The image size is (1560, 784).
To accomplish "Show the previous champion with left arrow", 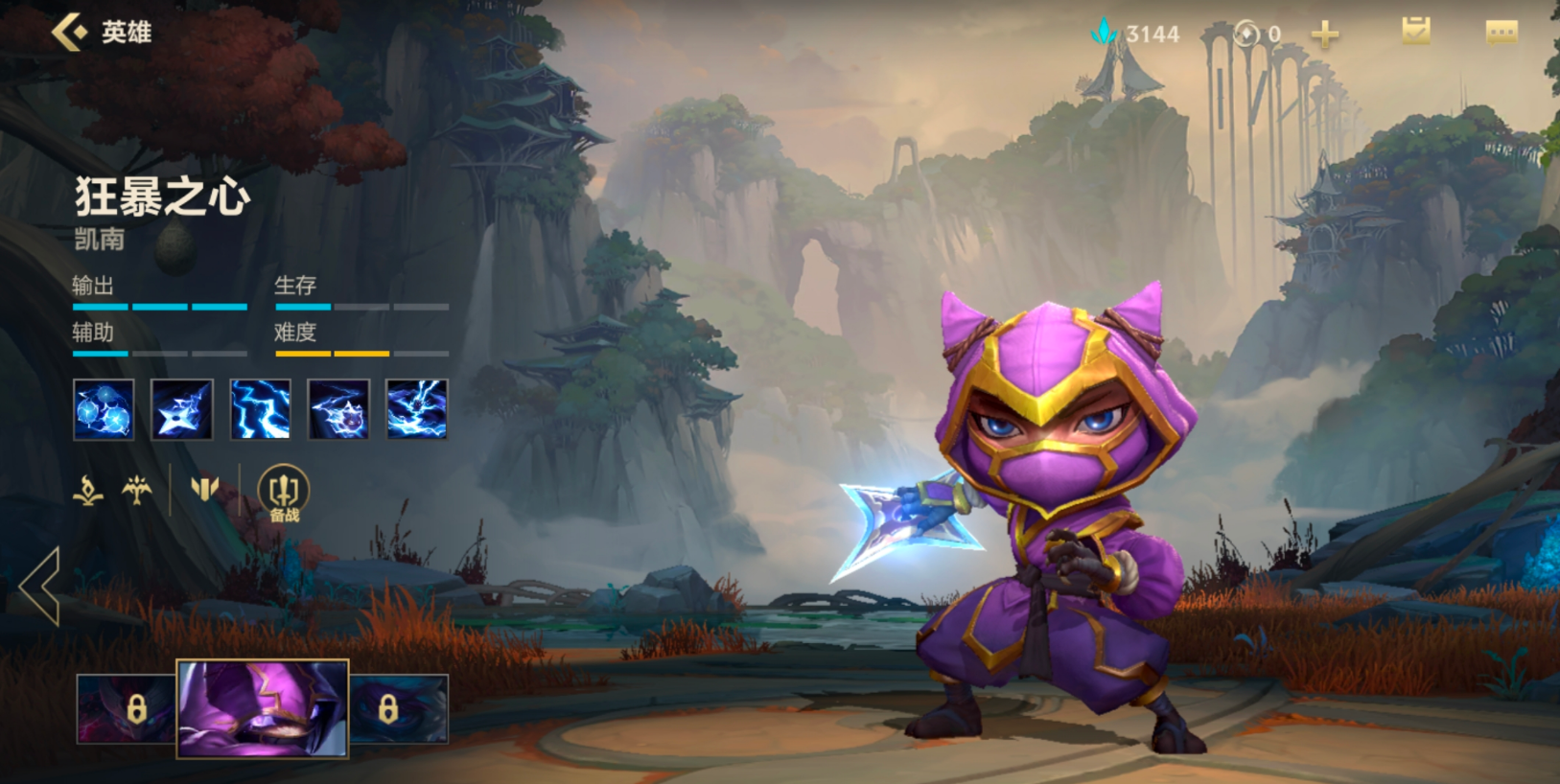I will click(40, 587).
